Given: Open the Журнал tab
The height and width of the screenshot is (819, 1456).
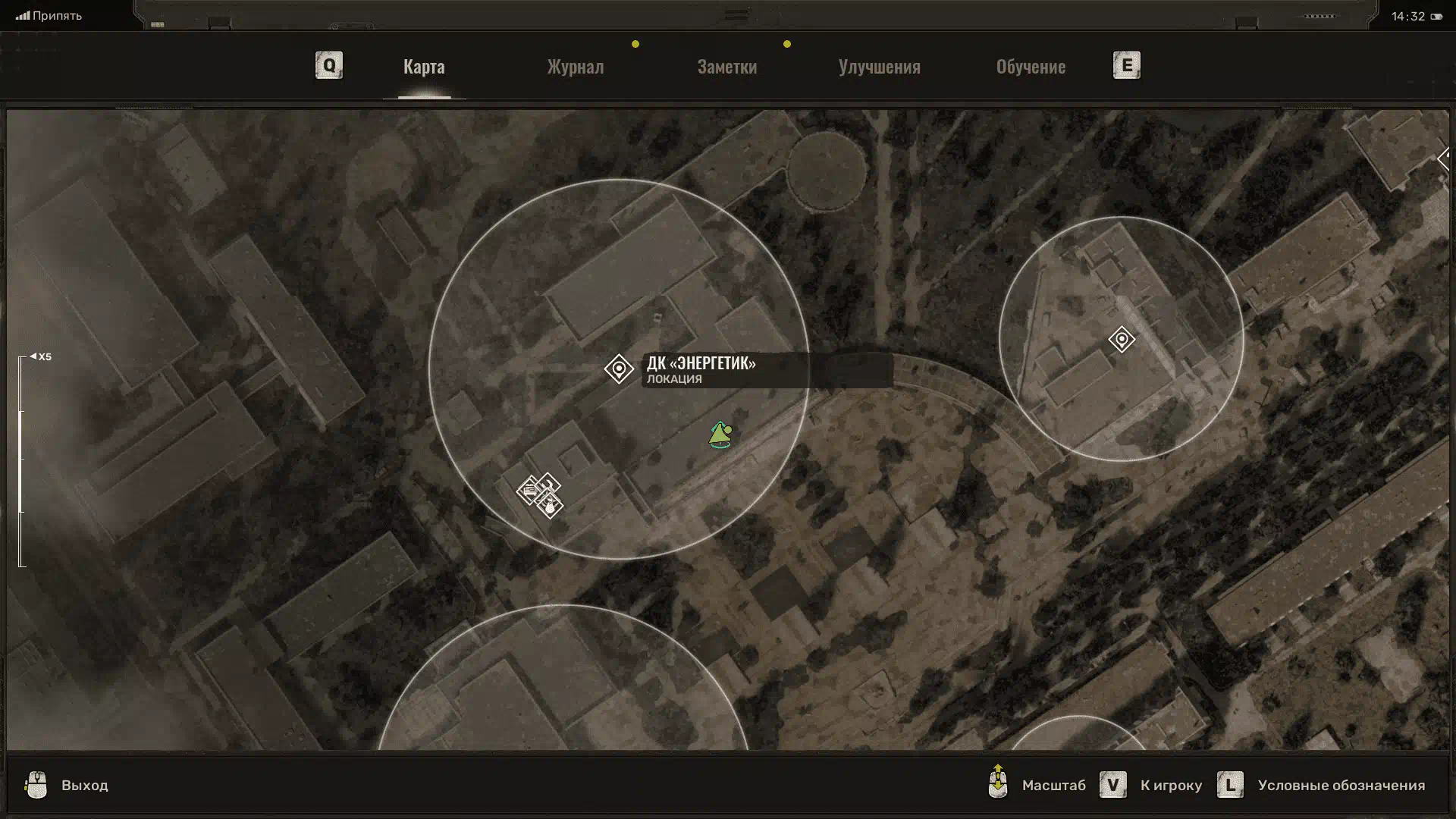Looking at the screenshot, I should pos(576,67).
